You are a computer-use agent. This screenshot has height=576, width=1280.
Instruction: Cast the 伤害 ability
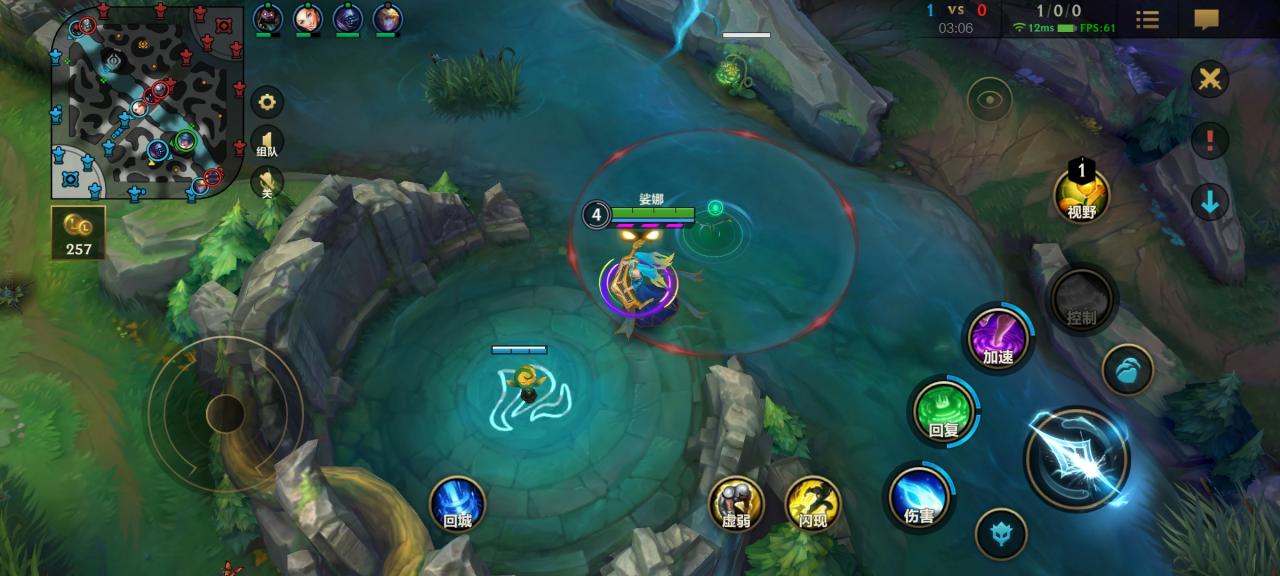[x=919, y=497]
